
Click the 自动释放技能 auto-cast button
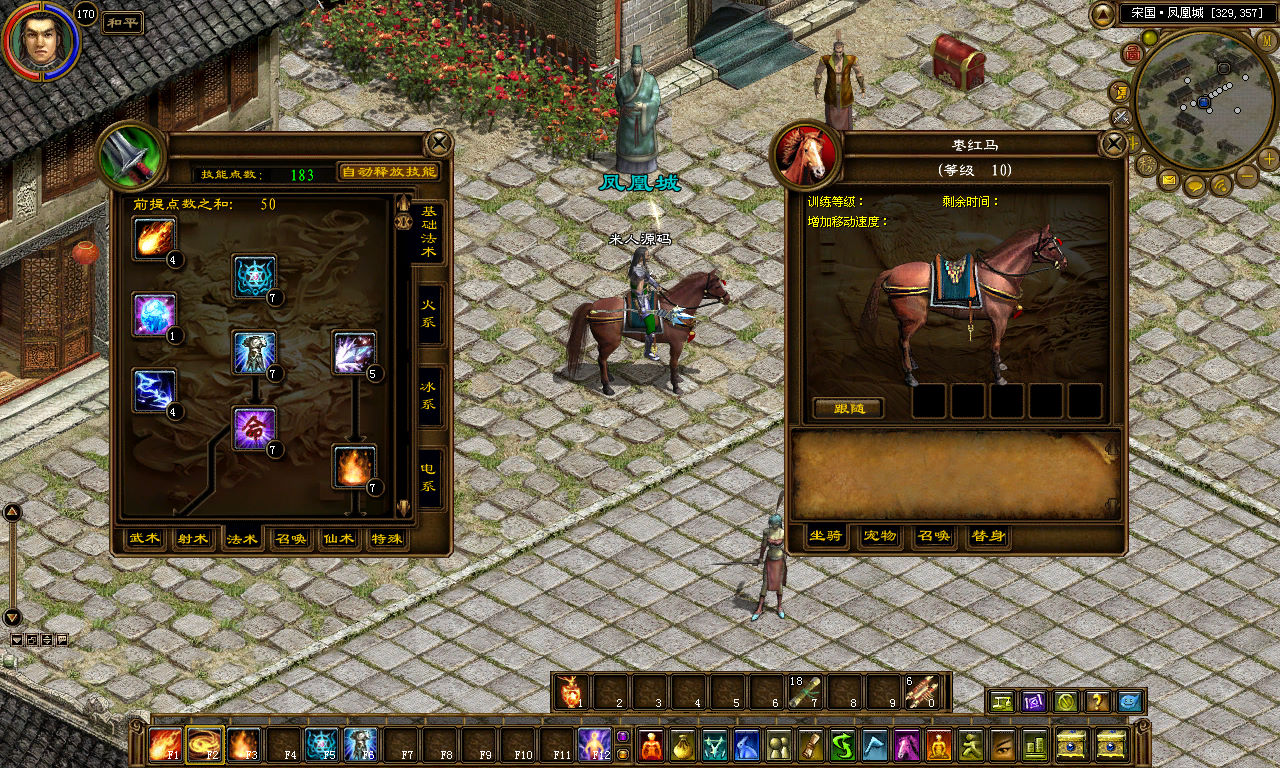pos(389,172)
